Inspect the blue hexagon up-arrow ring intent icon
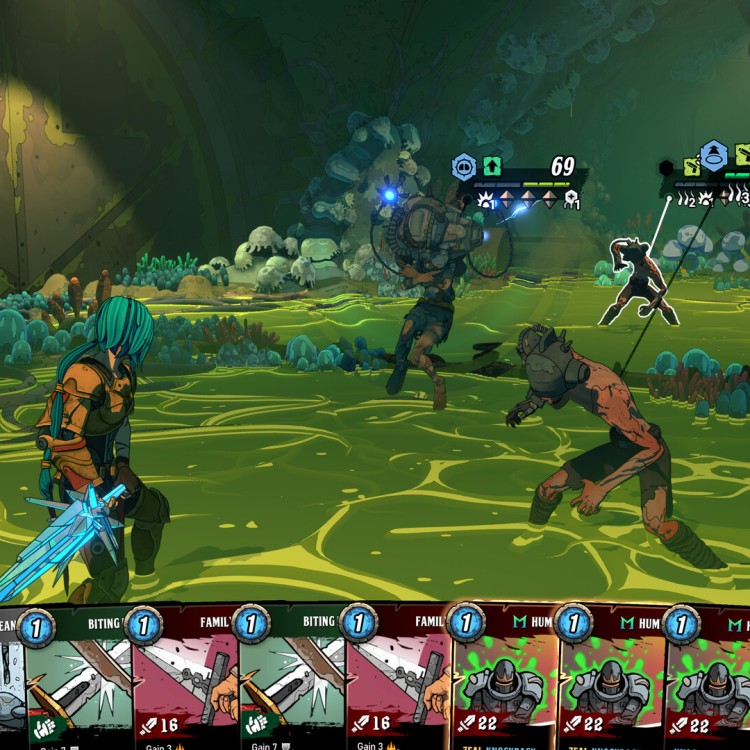Screen dimensions: 750x750 pos(713,155)
